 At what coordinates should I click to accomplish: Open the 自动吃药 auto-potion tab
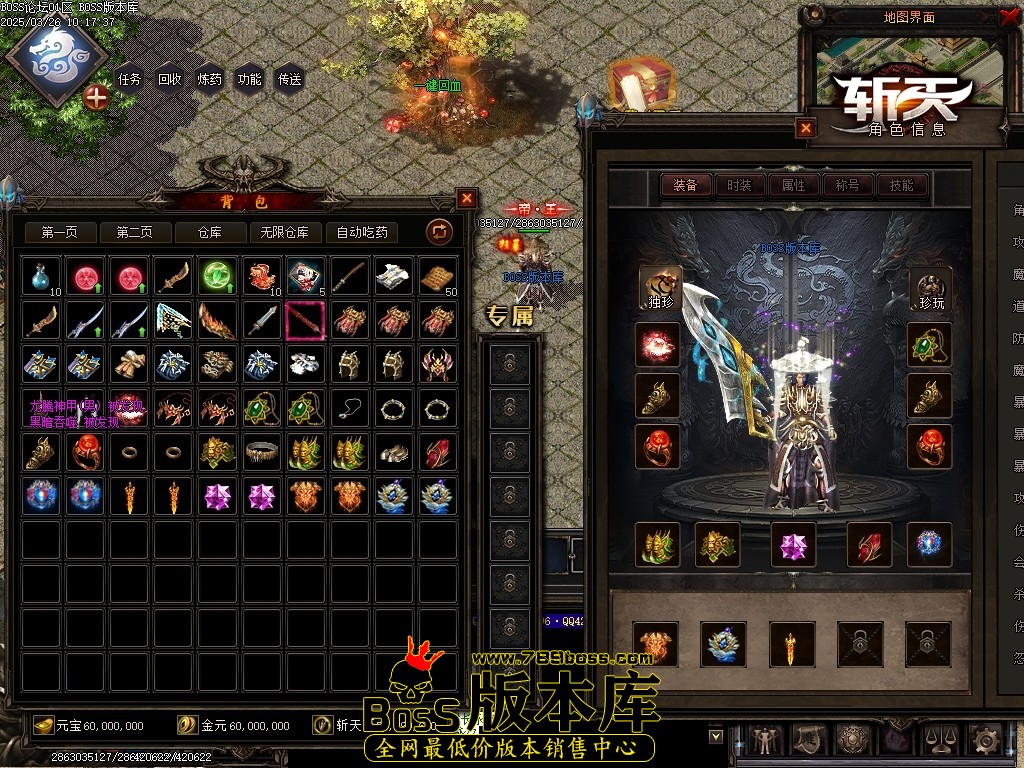pyautogui.click(x=362, y=232)
